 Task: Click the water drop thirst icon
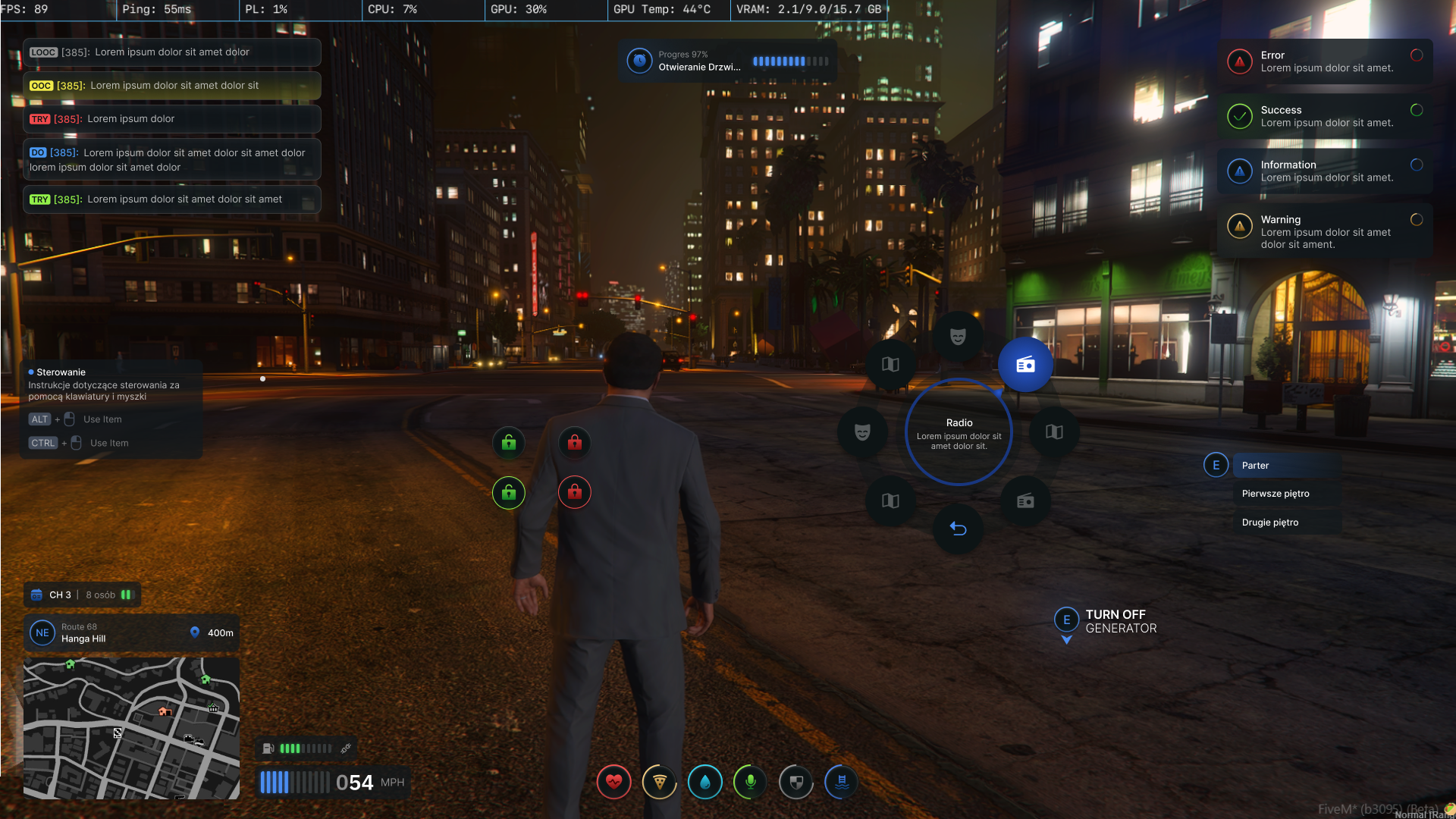pyautogui.click(x=704, y=782)
